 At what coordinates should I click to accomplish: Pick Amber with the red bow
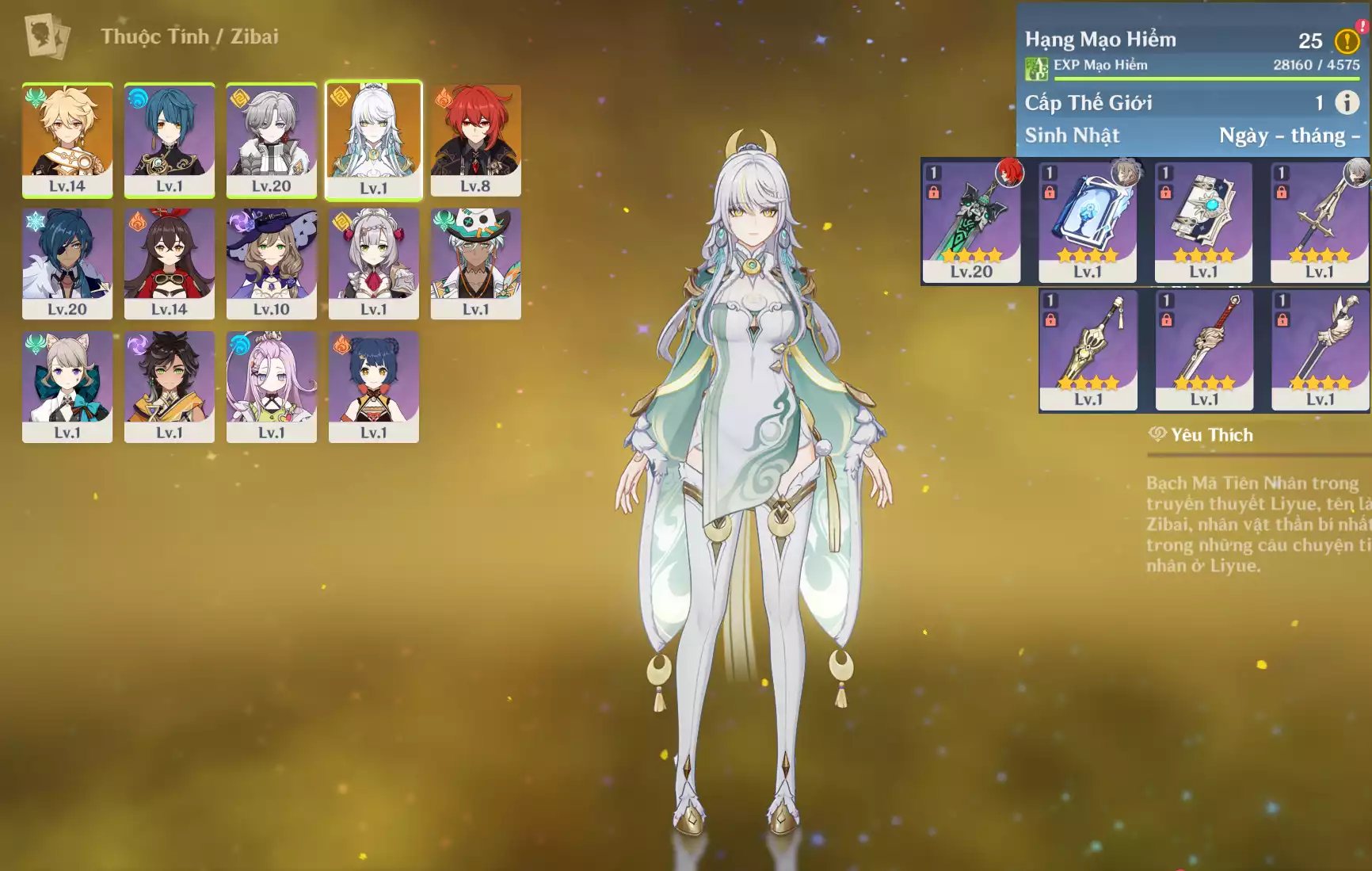tap(170, 262)
